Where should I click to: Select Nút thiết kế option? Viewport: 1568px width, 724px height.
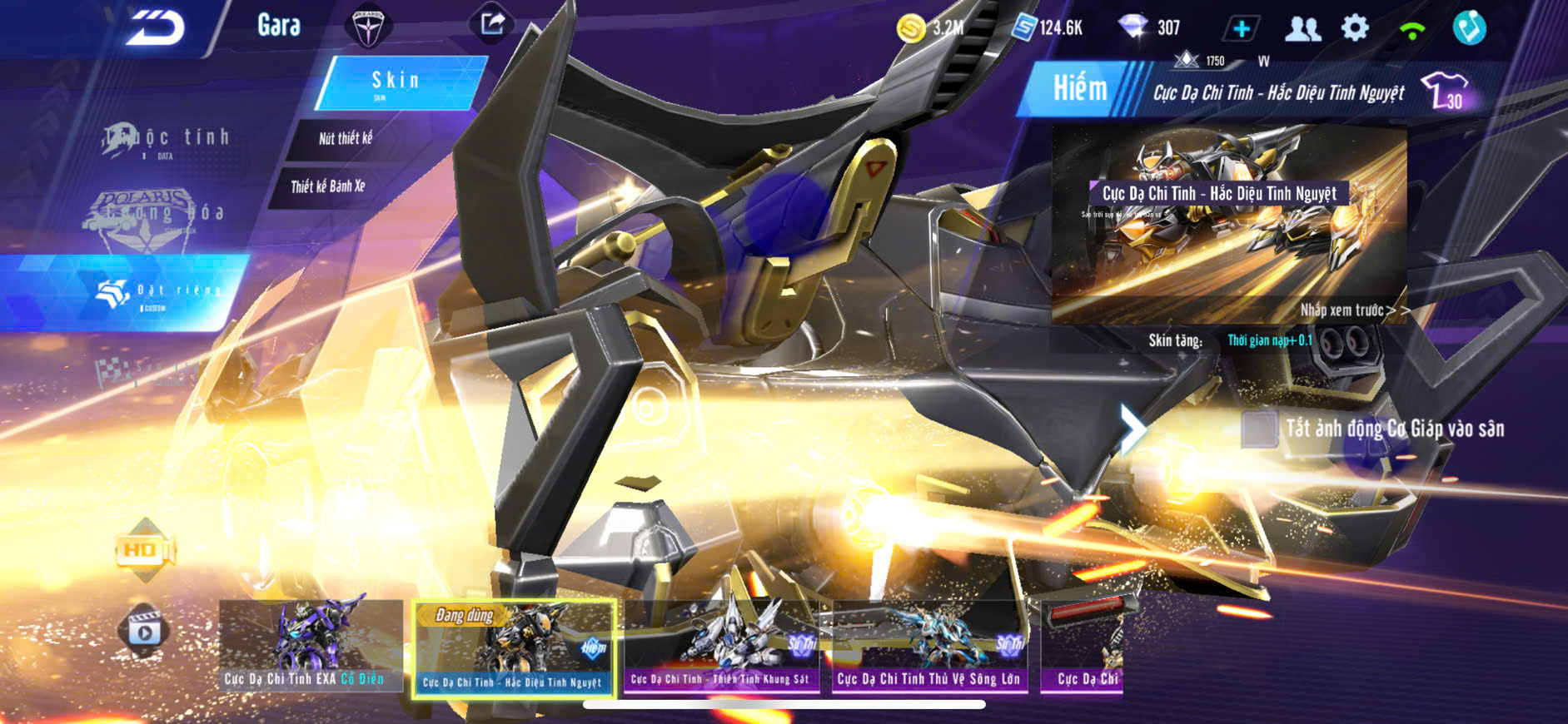(346, 138)
